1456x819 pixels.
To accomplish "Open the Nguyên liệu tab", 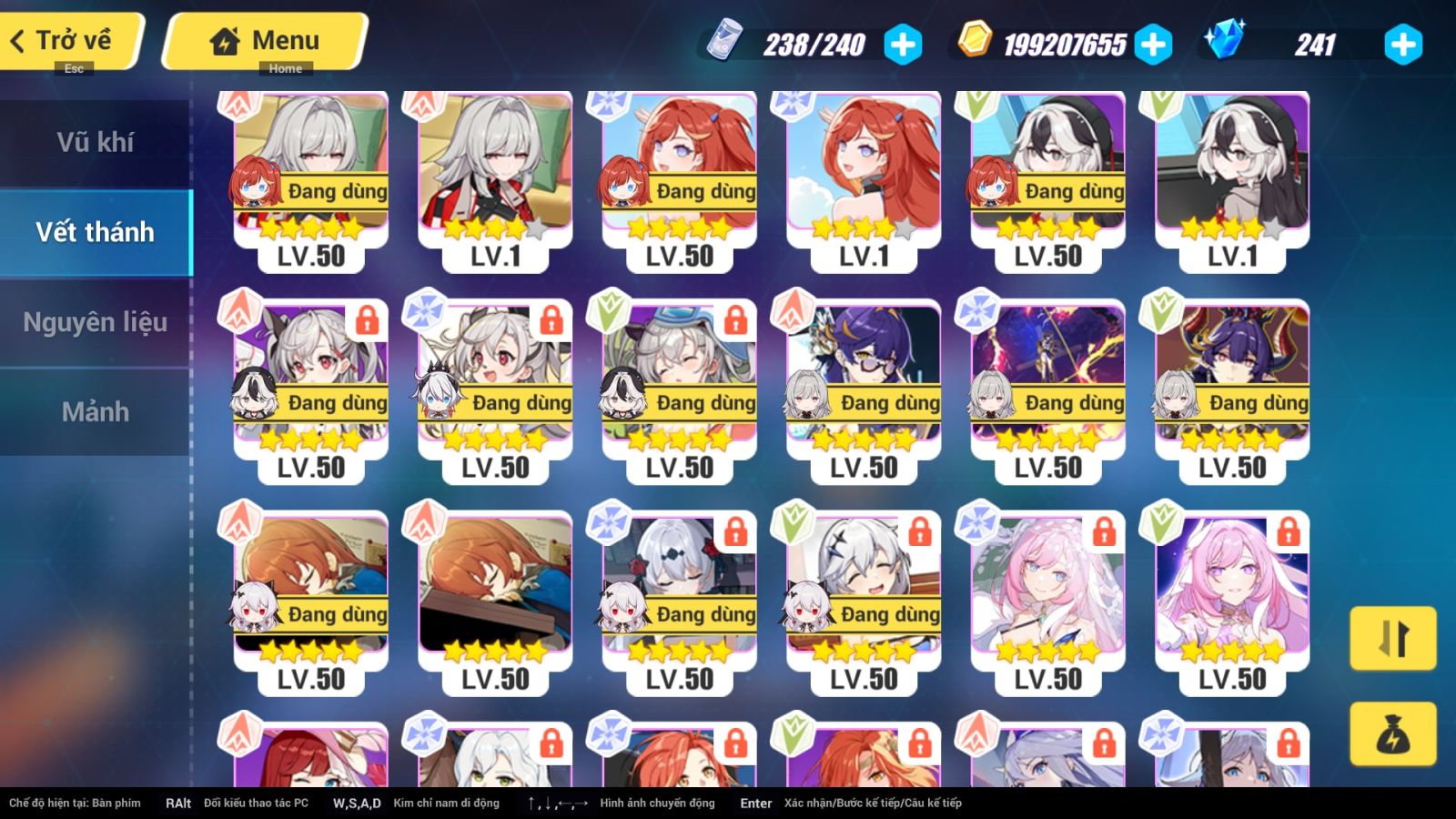I will click(x=96, y=321).
